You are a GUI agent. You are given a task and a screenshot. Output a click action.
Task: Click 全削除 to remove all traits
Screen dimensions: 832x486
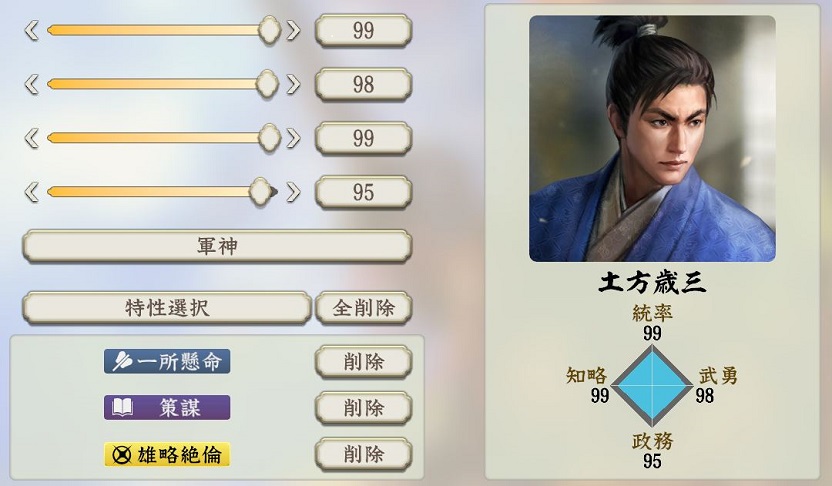[363, 308]
